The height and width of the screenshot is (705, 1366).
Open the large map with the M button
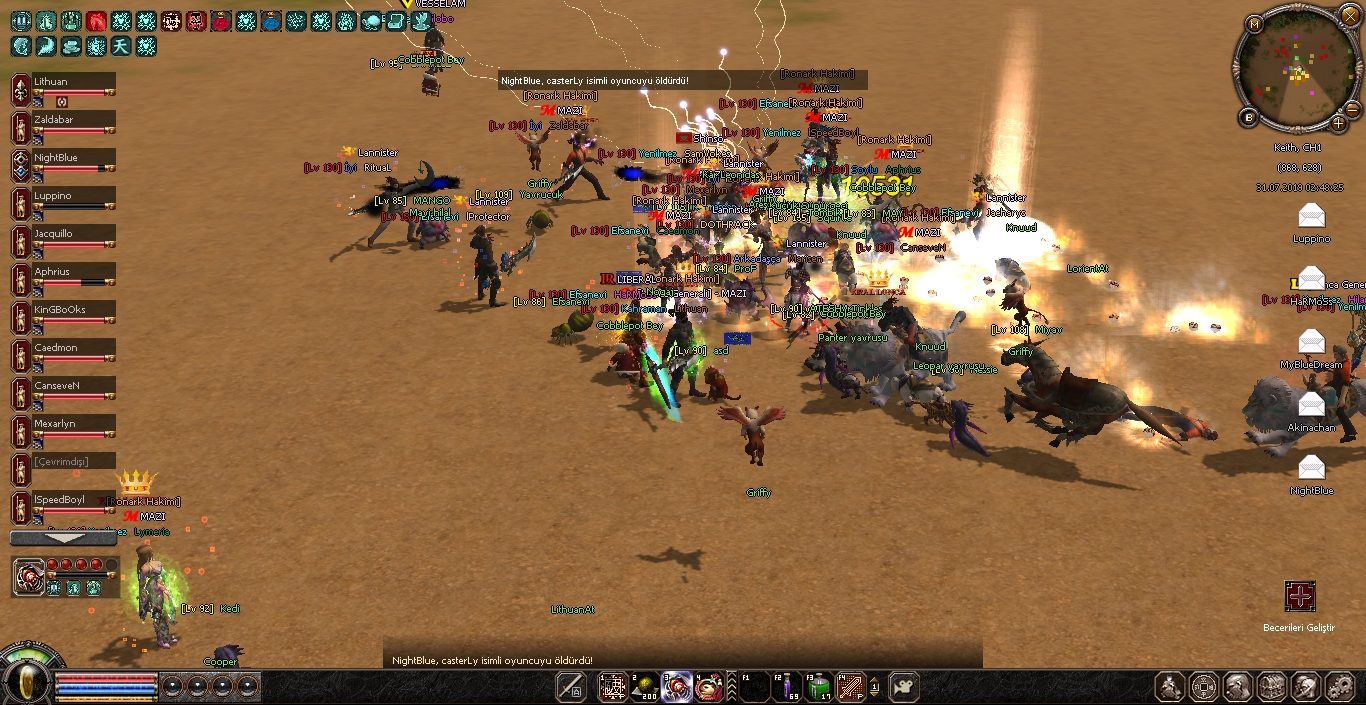tap(1255, 23)
